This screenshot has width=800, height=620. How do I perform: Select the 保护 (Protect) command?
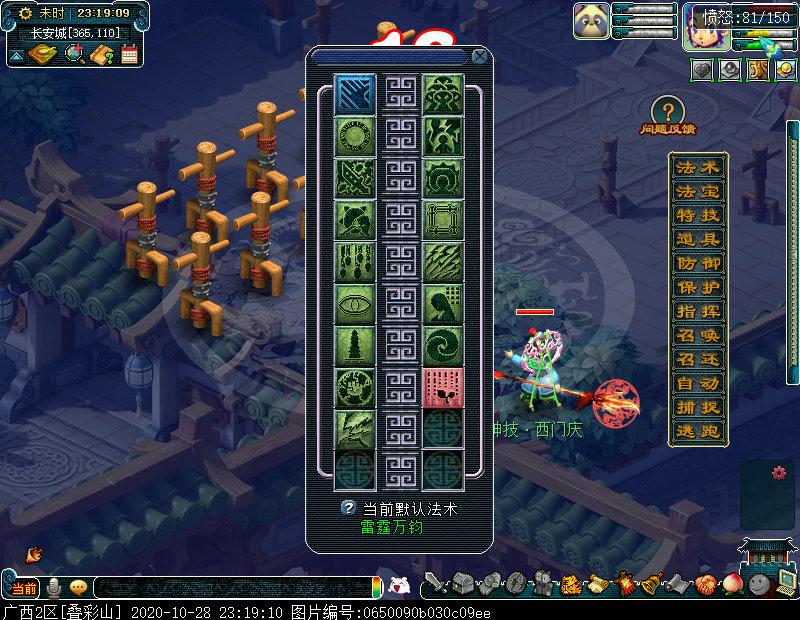click(x=697, y=288)
